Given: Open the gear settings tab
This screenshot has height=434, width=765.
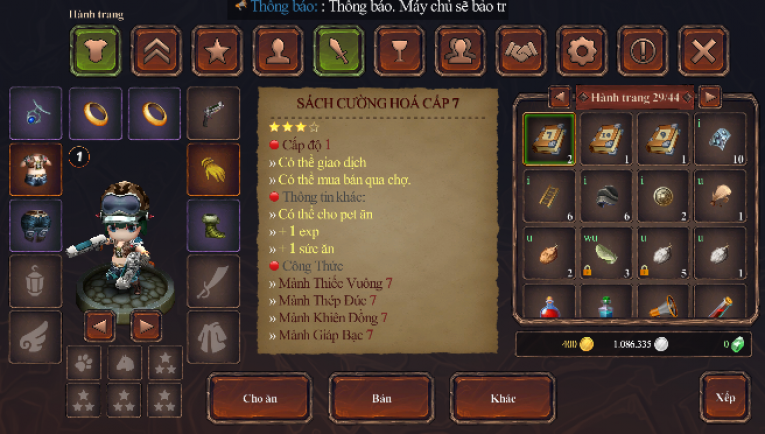Looking at the screenshot, I should [581, 50].
